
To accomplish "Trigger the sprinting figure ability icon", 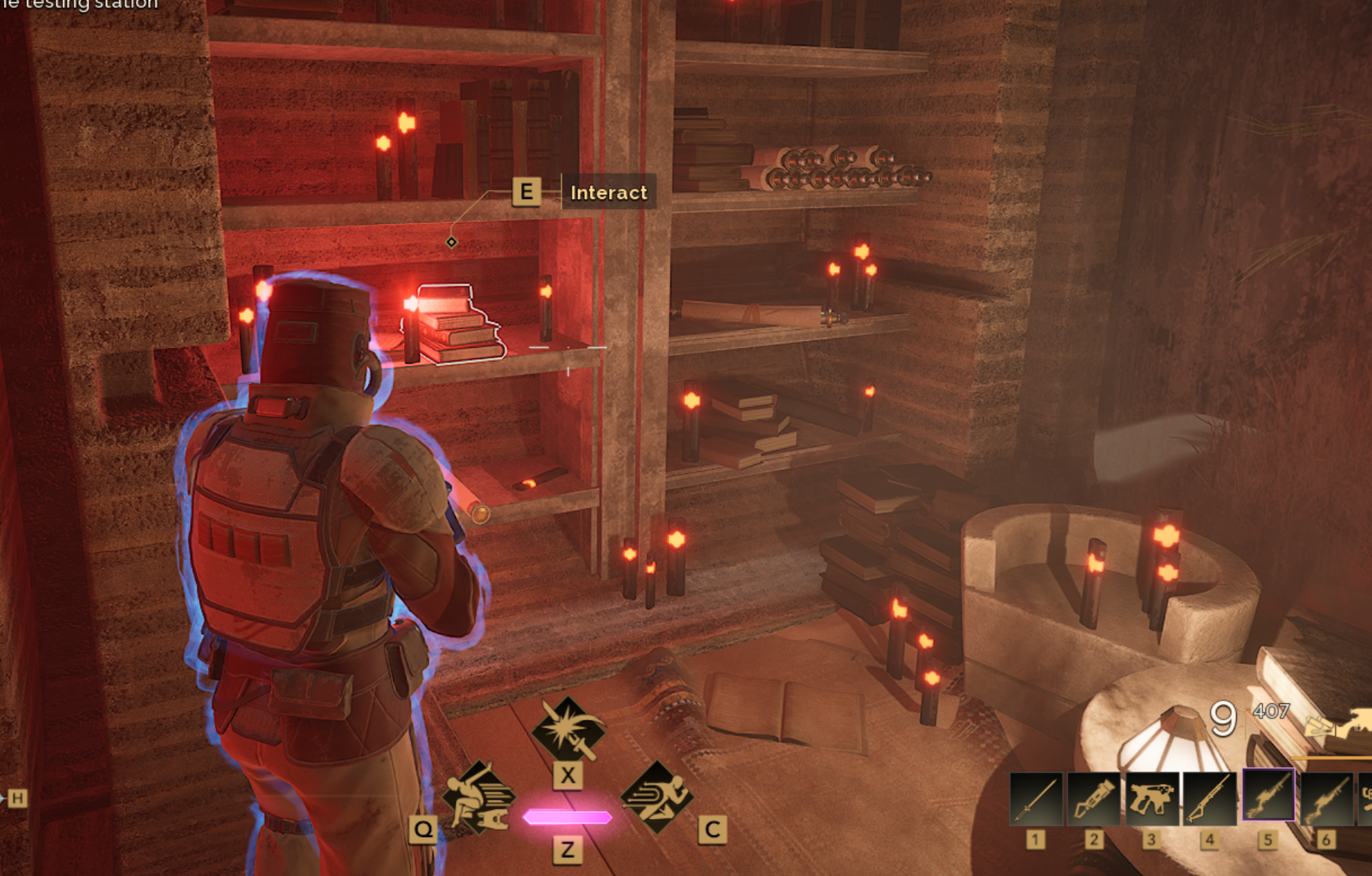I will coord(656,796).
